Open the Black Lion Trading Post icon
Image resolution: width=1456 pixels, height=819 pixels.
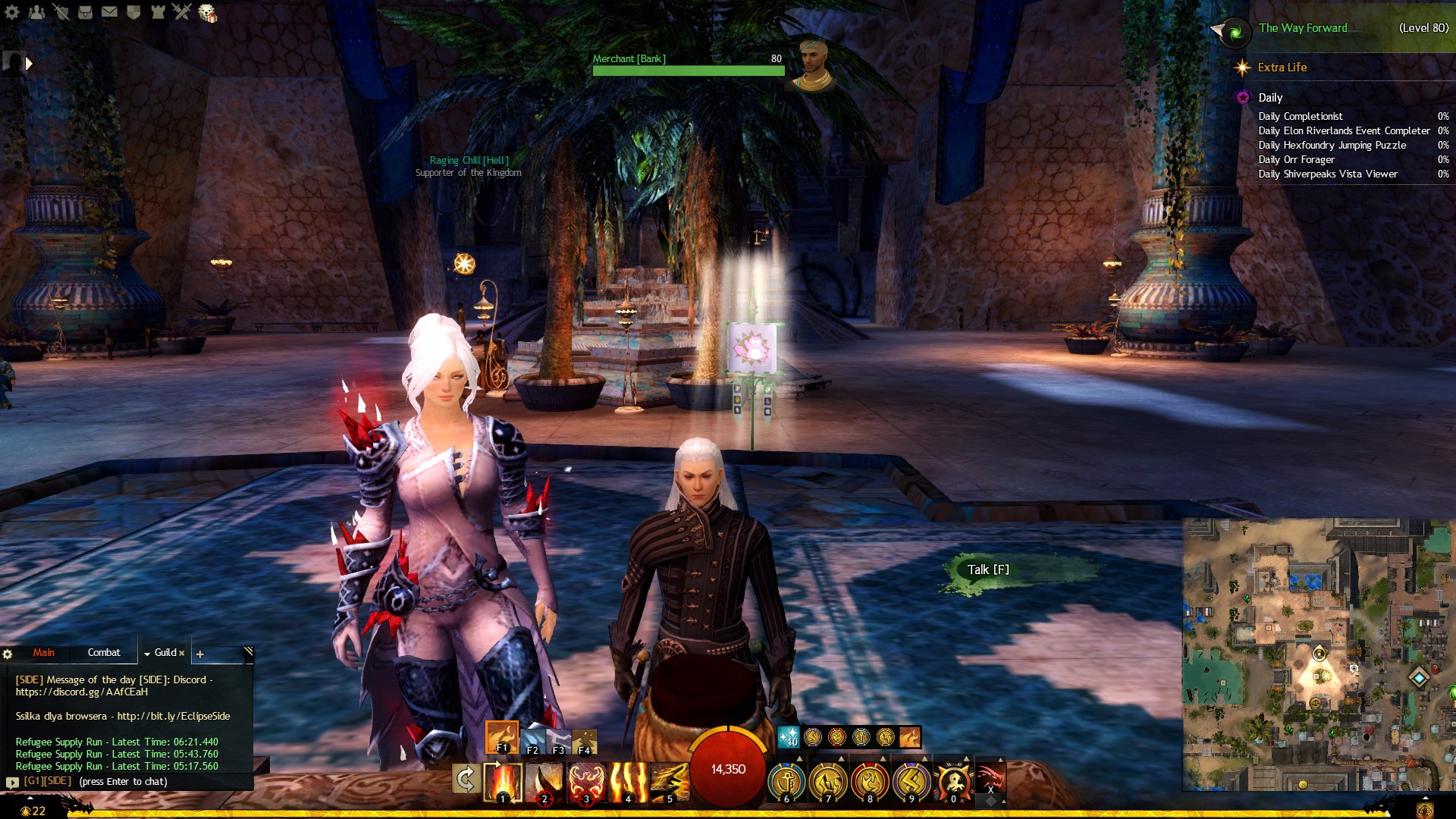[x=207, y=12]
